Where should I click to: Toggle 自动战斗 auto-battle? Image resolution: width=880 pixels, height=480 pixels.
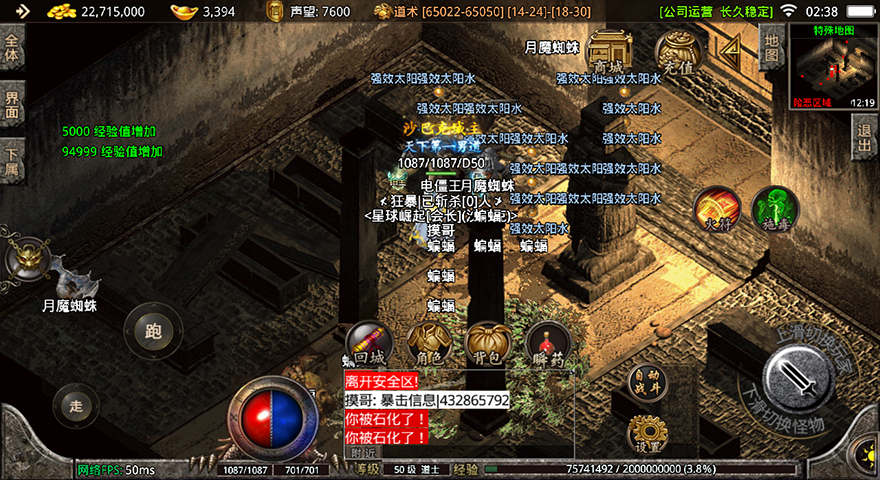(646, 382)
